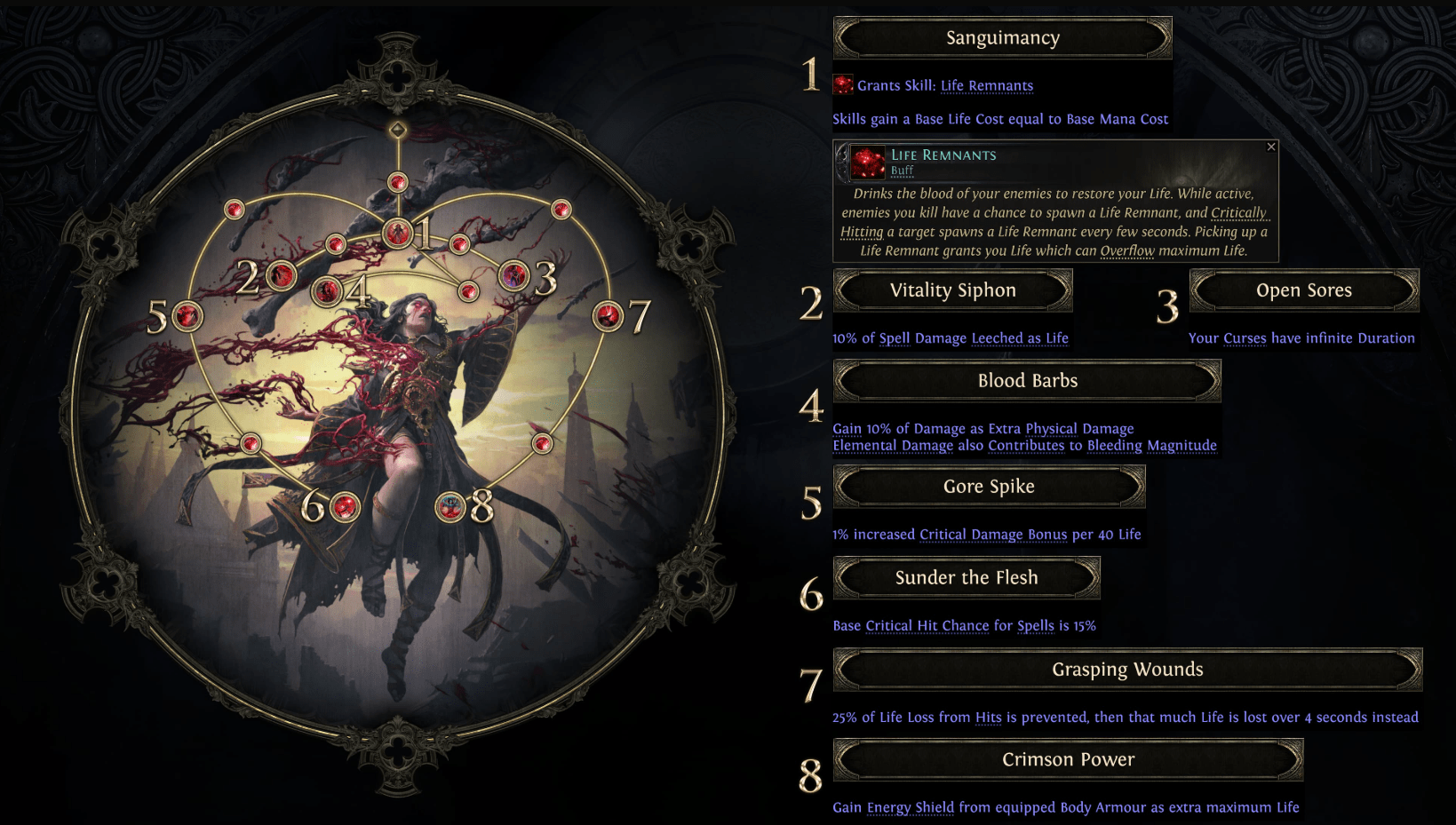Select the Vitality Siphon node numbered 2

tap(284, 275)
